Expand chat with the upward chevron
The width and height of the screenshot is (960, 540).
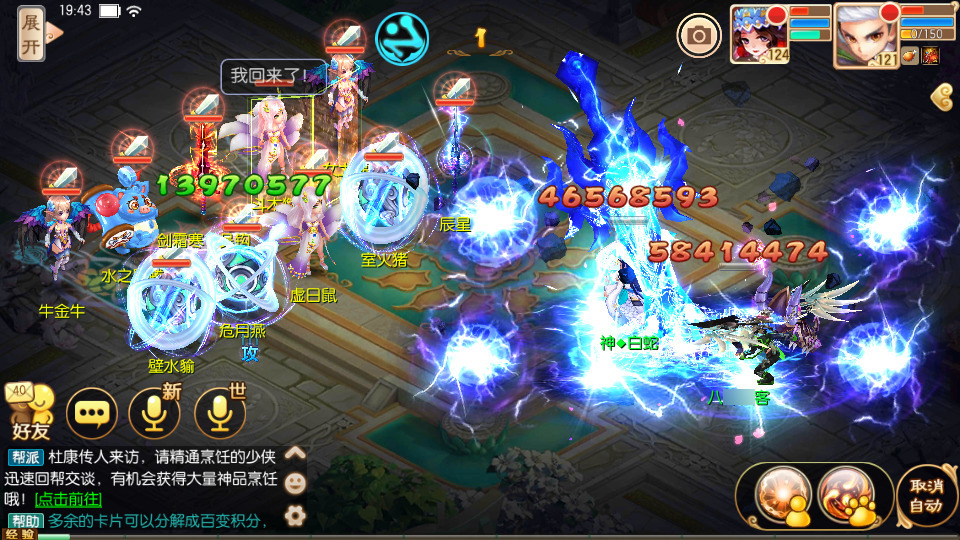[x=295, y=453]
